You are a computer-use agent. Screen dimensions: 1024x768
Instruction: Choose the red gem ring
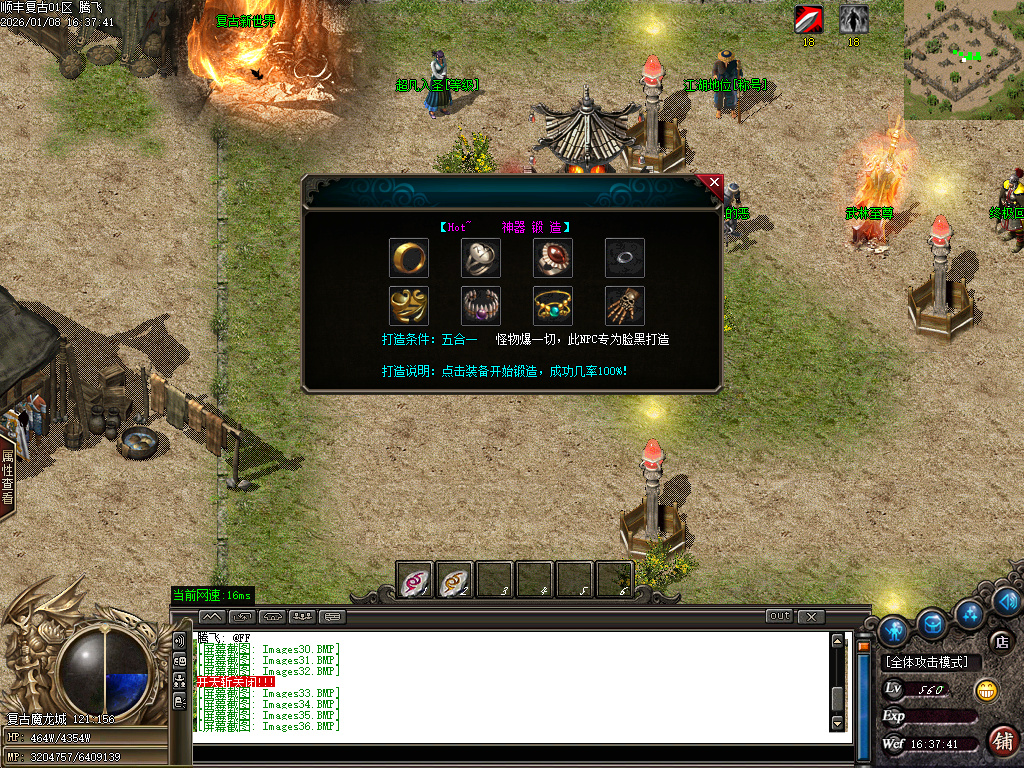pyautogui.click(x=552, y=258)
